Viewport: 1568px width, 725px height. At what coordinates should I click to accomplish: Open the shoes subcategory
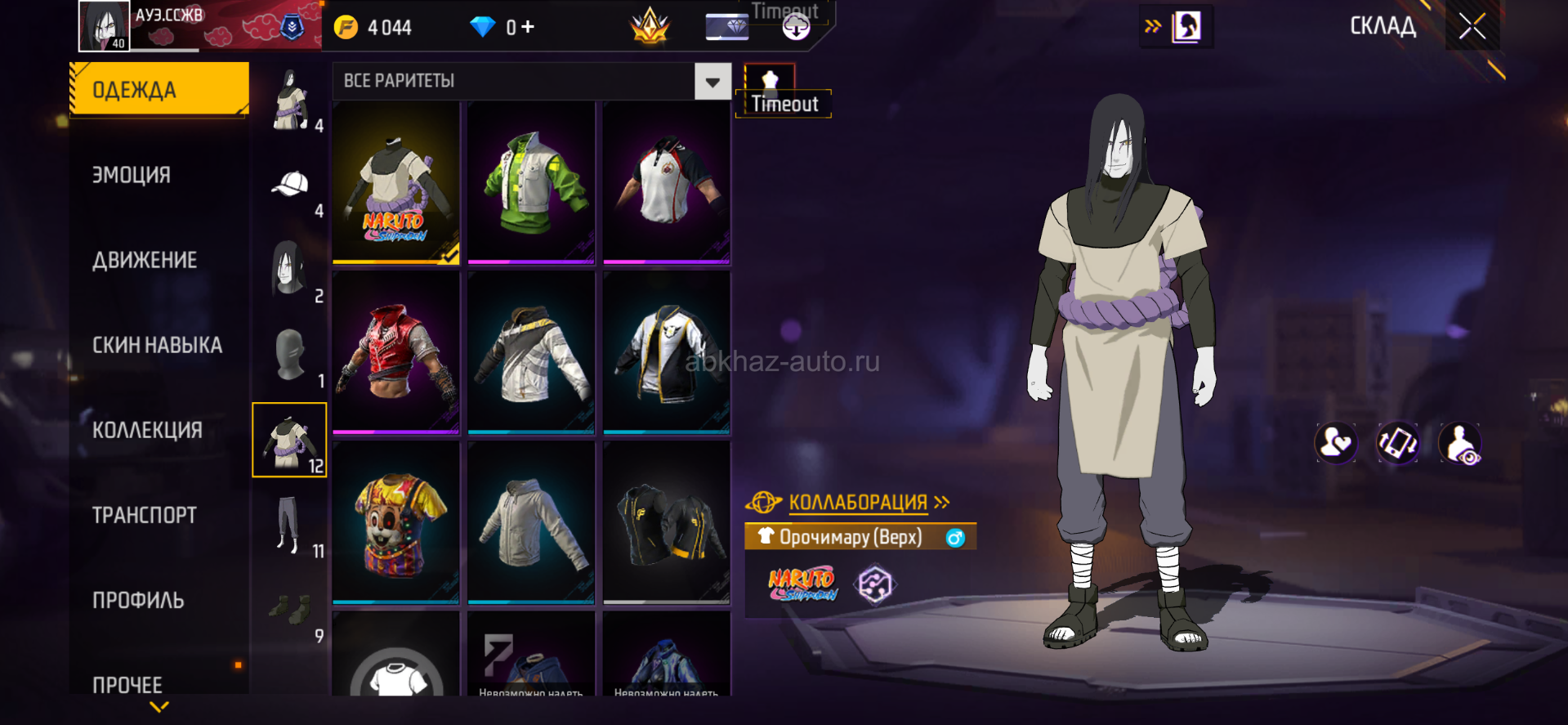[290, 610]
